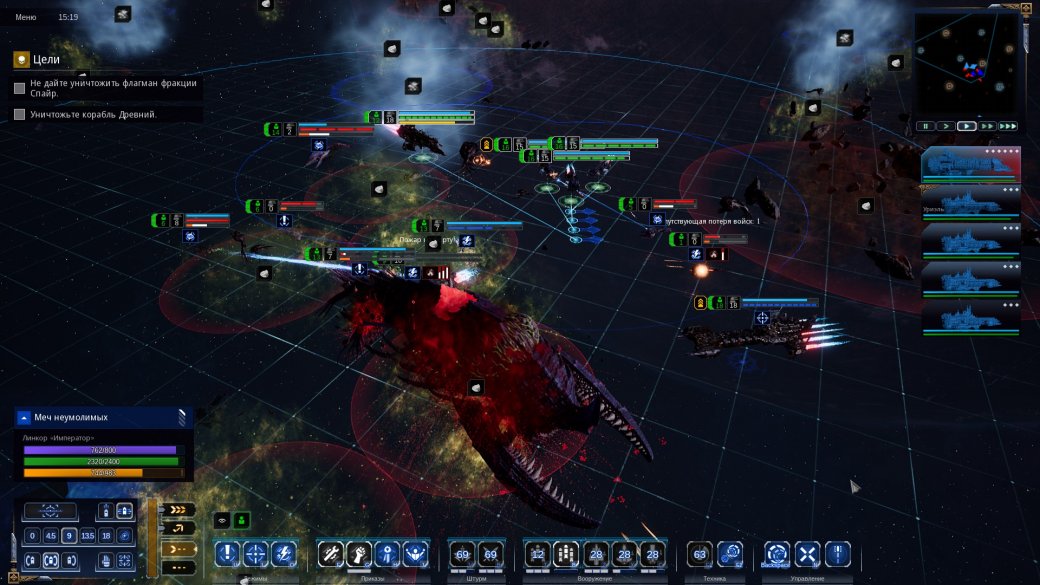Activate the tech ability showing 63

pos(700,553)
